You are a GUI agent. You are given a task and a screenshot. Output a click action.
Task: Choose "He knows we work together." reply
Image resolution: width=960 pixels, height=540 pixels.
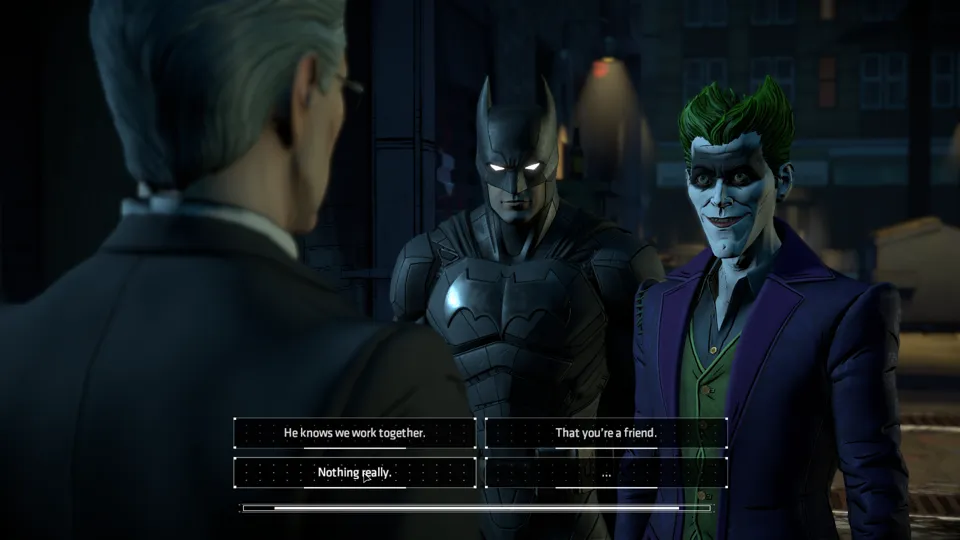coord(355,433)
